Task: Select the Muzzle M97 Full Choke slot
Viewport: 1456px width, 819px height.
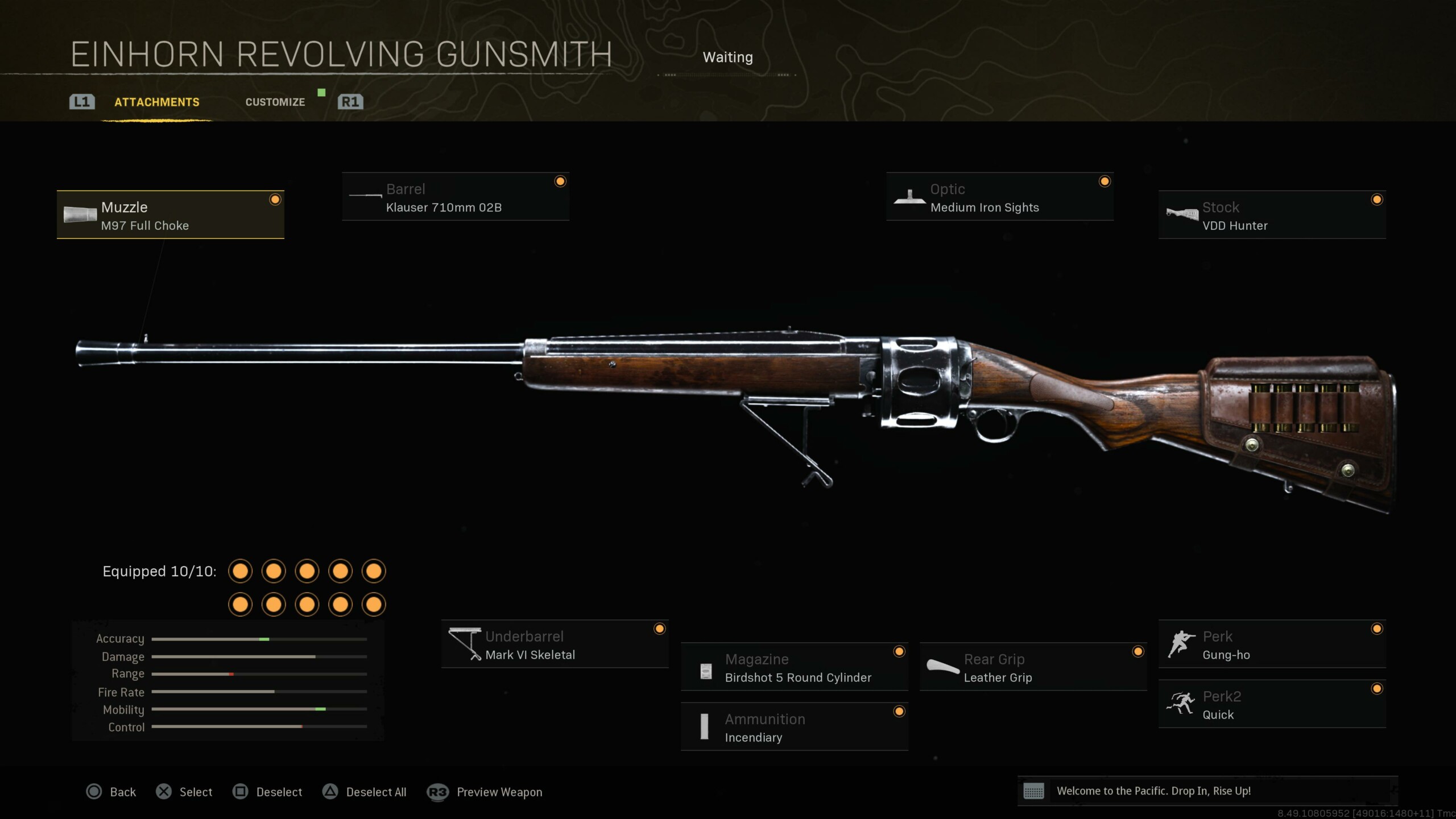Action: coord(171,215)
